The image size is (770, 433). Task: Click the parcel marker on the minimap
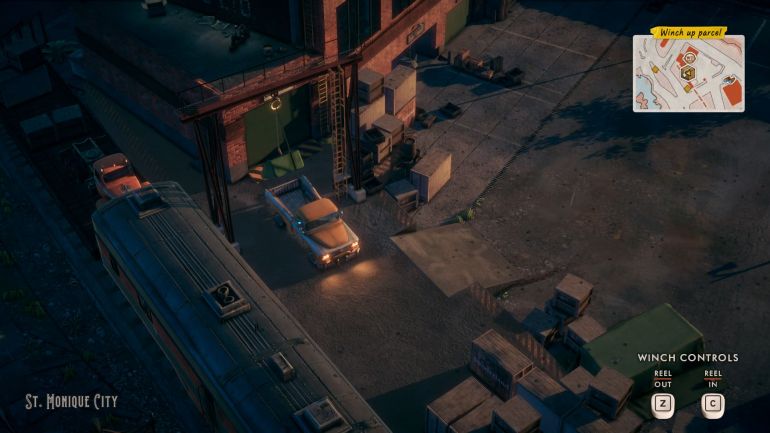688,73
